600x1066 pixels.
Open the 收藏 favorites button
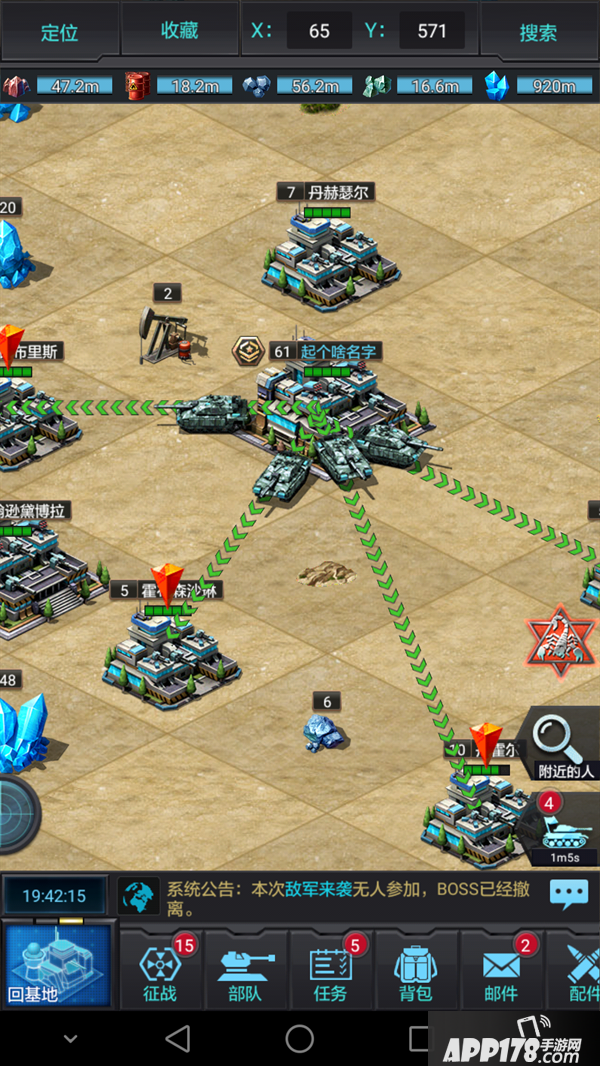[x=180, y=31]
